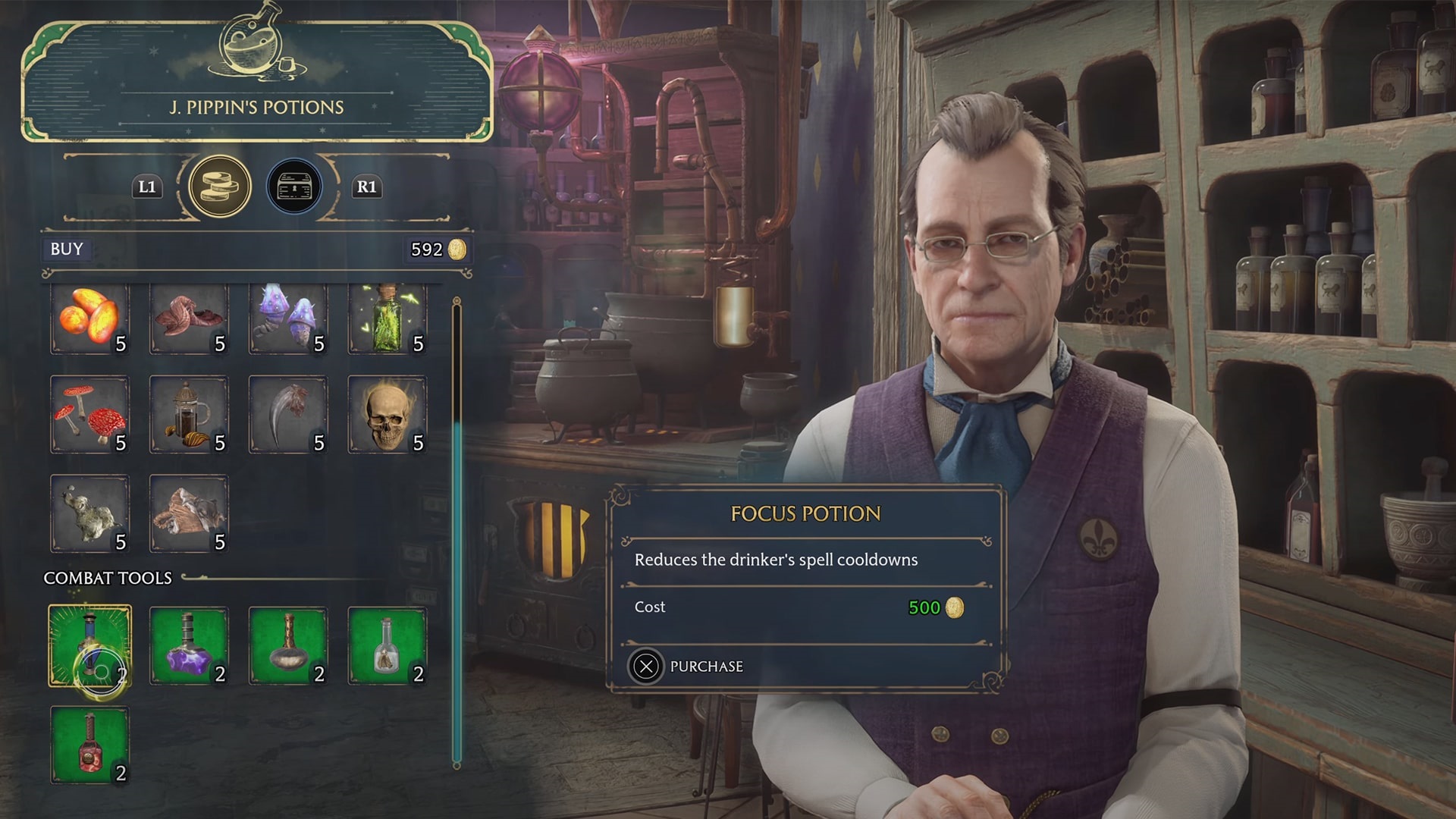
Task: Choose the reddish dugbog tongue ingredient
Action: coord(189,318)
